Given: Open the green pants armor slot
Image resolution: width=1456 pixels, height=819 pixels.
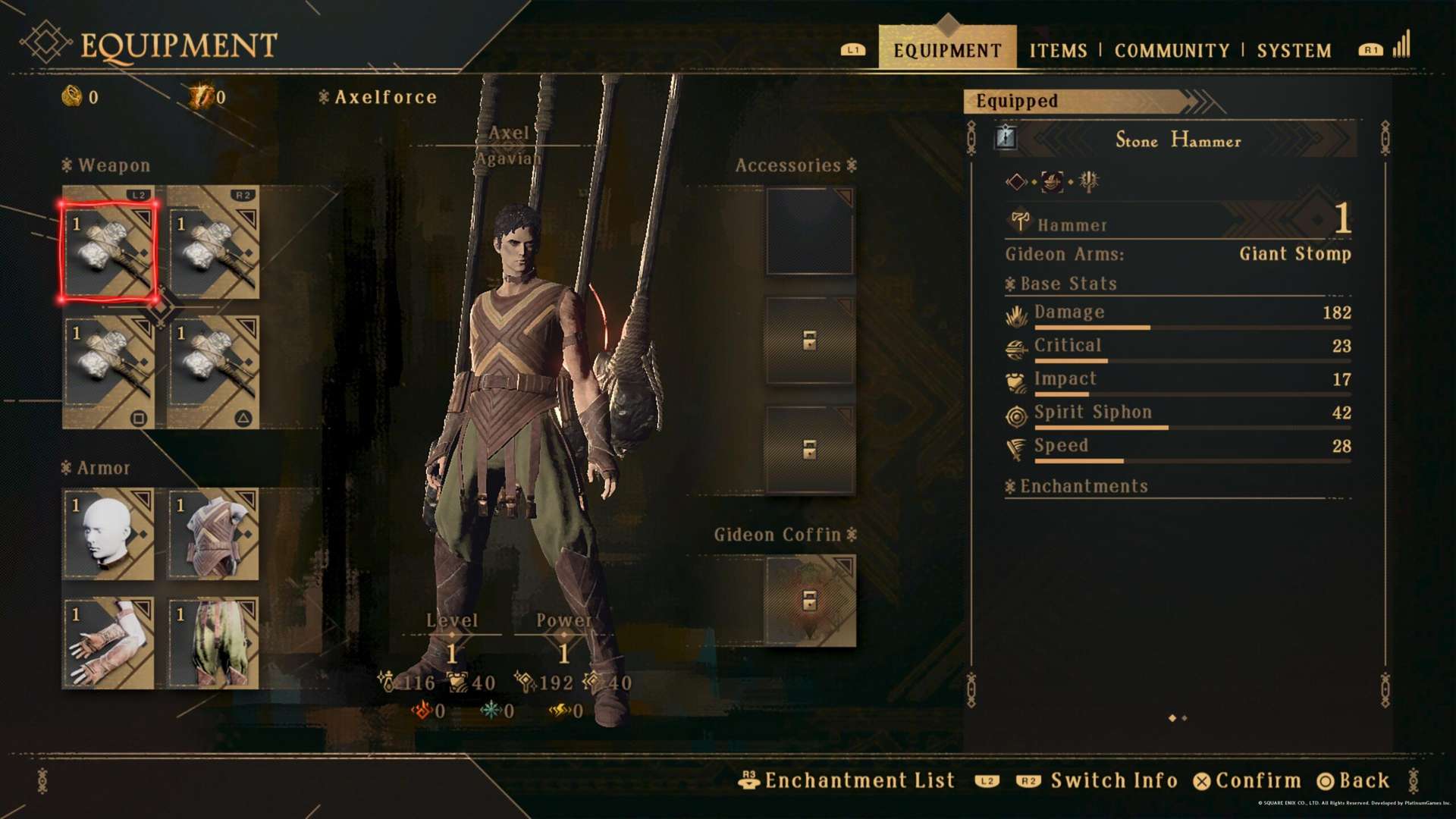Looking at the screenshot, I should [x=213, y=643].
